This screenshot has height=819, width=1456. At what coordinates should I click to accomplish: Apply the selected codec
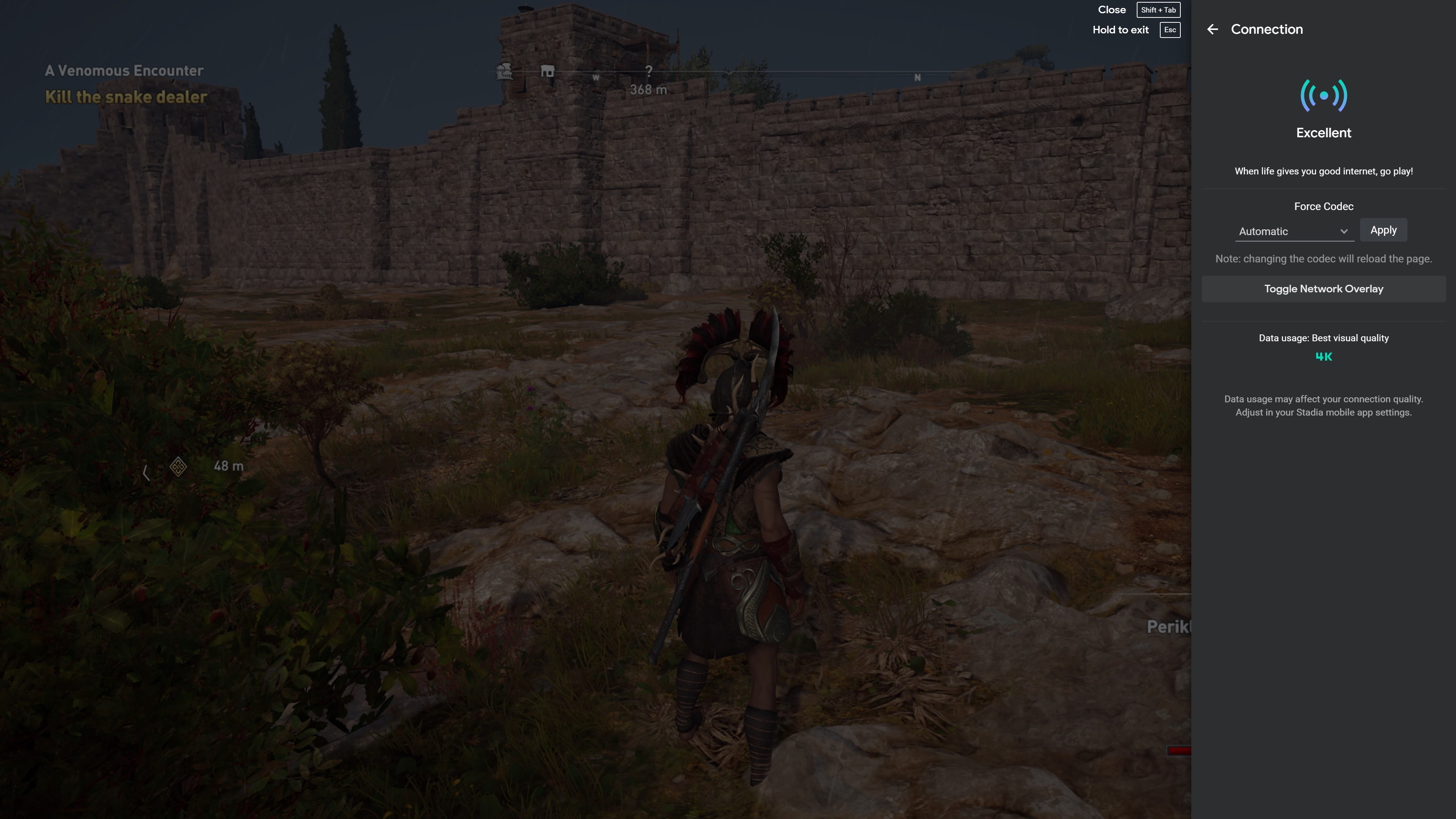[x=1383, y=230]
